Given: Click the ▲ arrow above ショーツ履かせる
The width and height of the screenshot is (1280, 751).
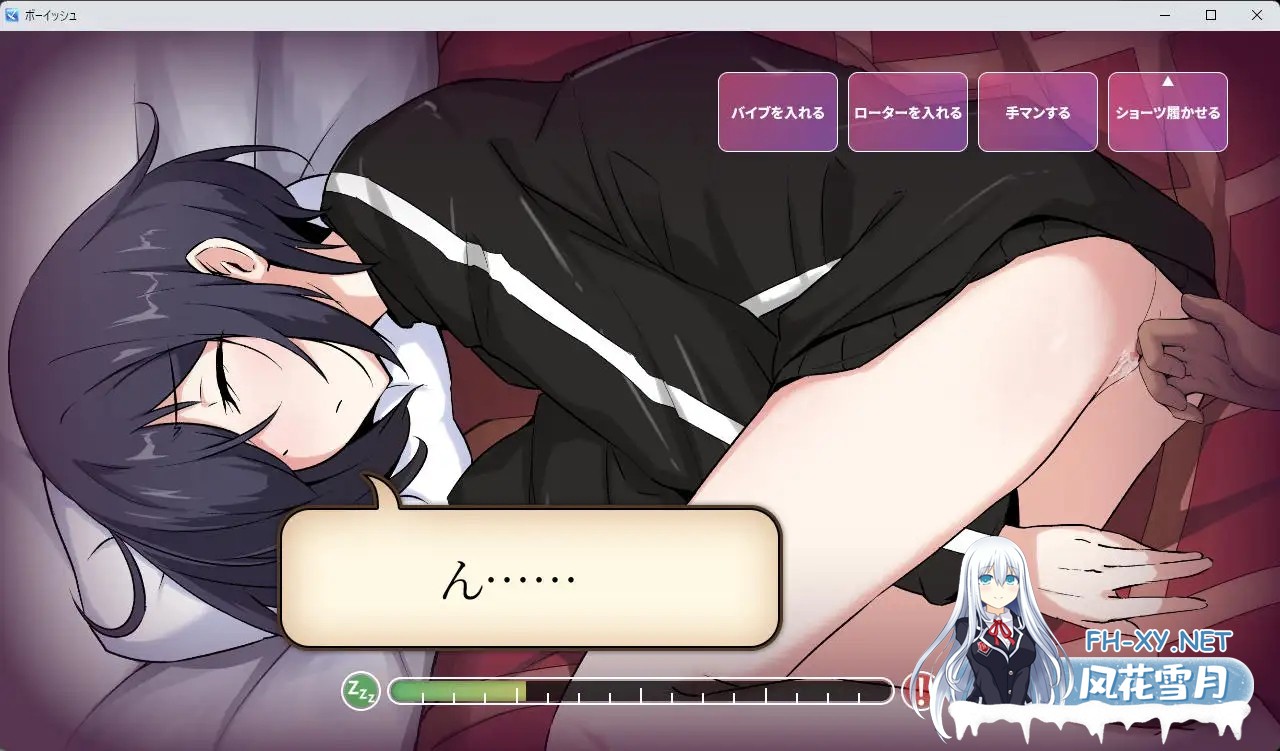Looking at the screenshot, I should (x=1167, y=85).
